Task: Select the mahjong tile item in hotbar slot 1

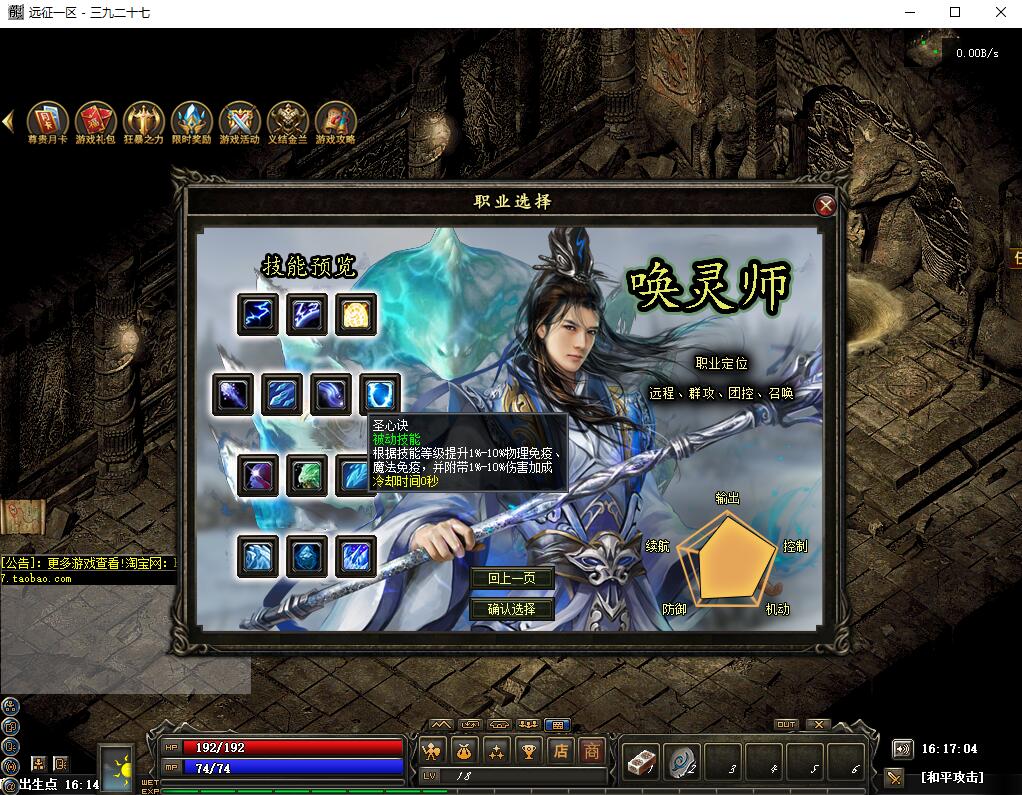Action: point(639,762)
